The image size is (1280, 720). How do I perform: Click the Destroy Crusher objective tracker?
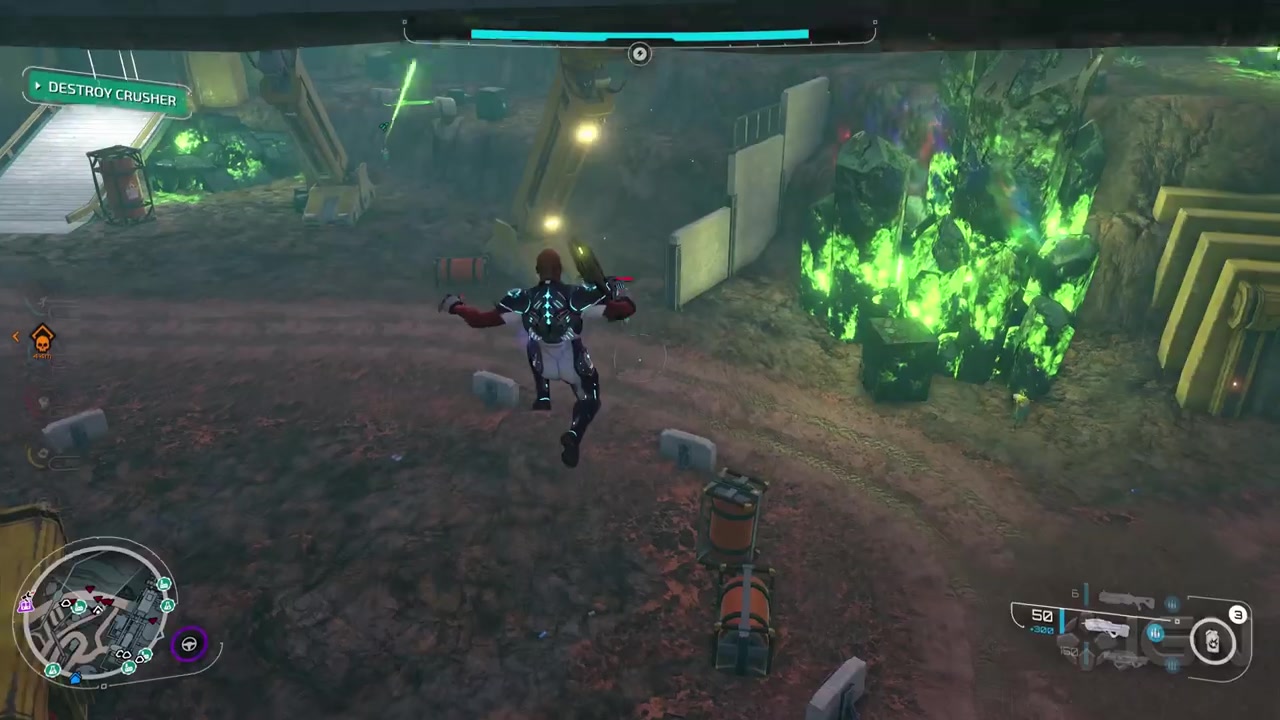pos(105,94)
